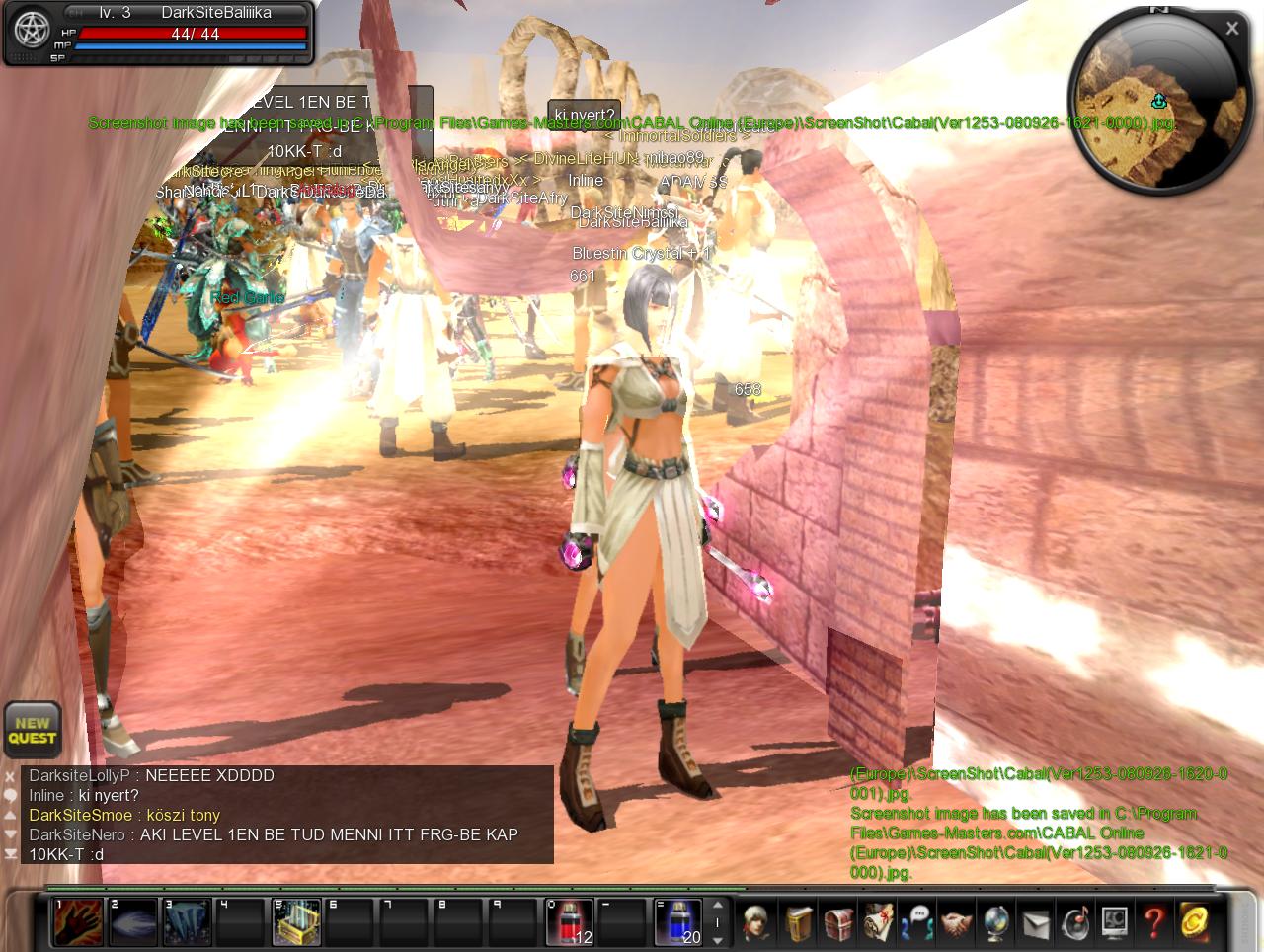Open the inventory treasure chest icon
This screenshot has height=952, width=1264.
click(x=837, y=923)
